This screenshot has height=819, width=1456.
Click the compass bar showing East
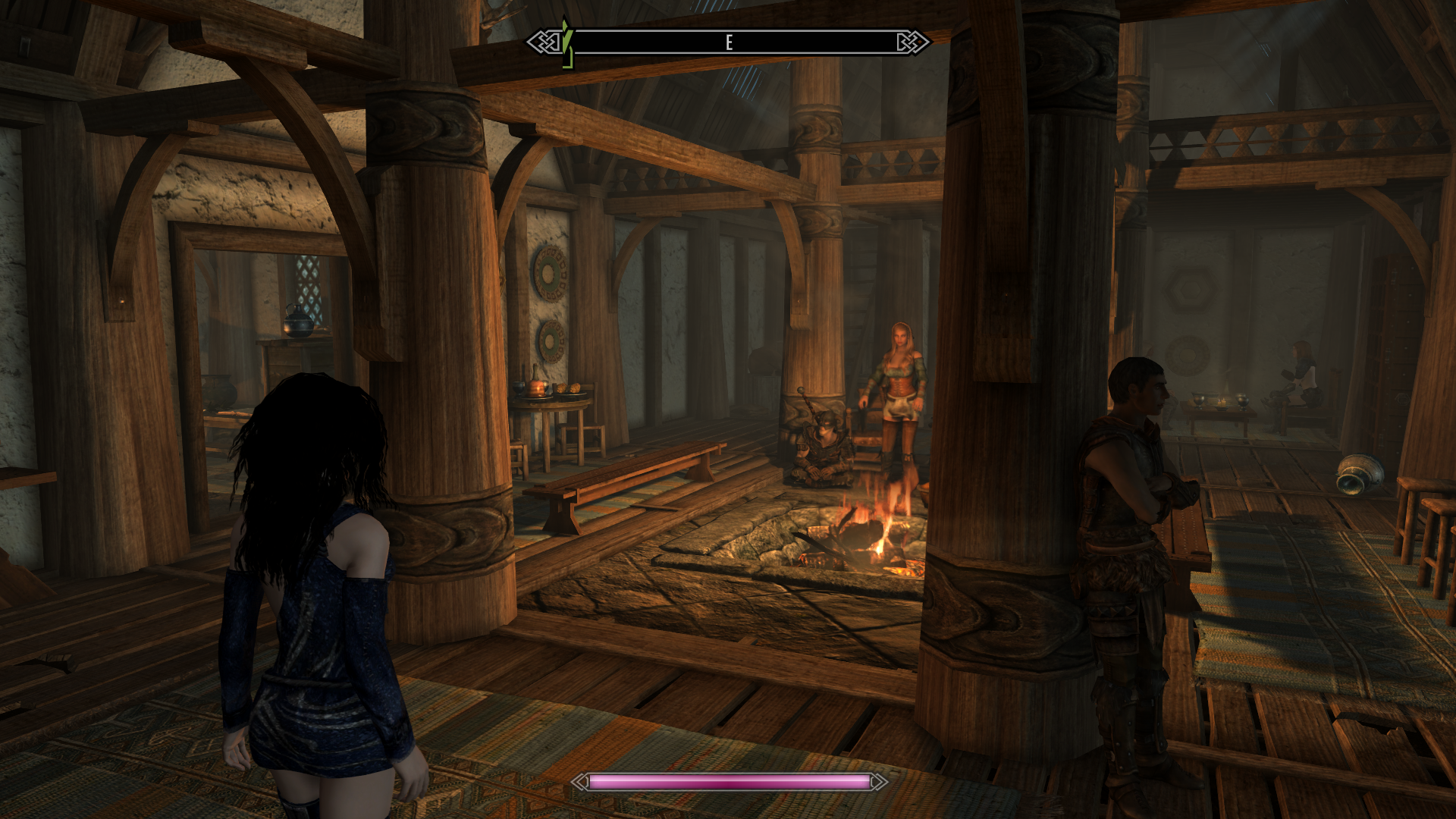point(728,42)
